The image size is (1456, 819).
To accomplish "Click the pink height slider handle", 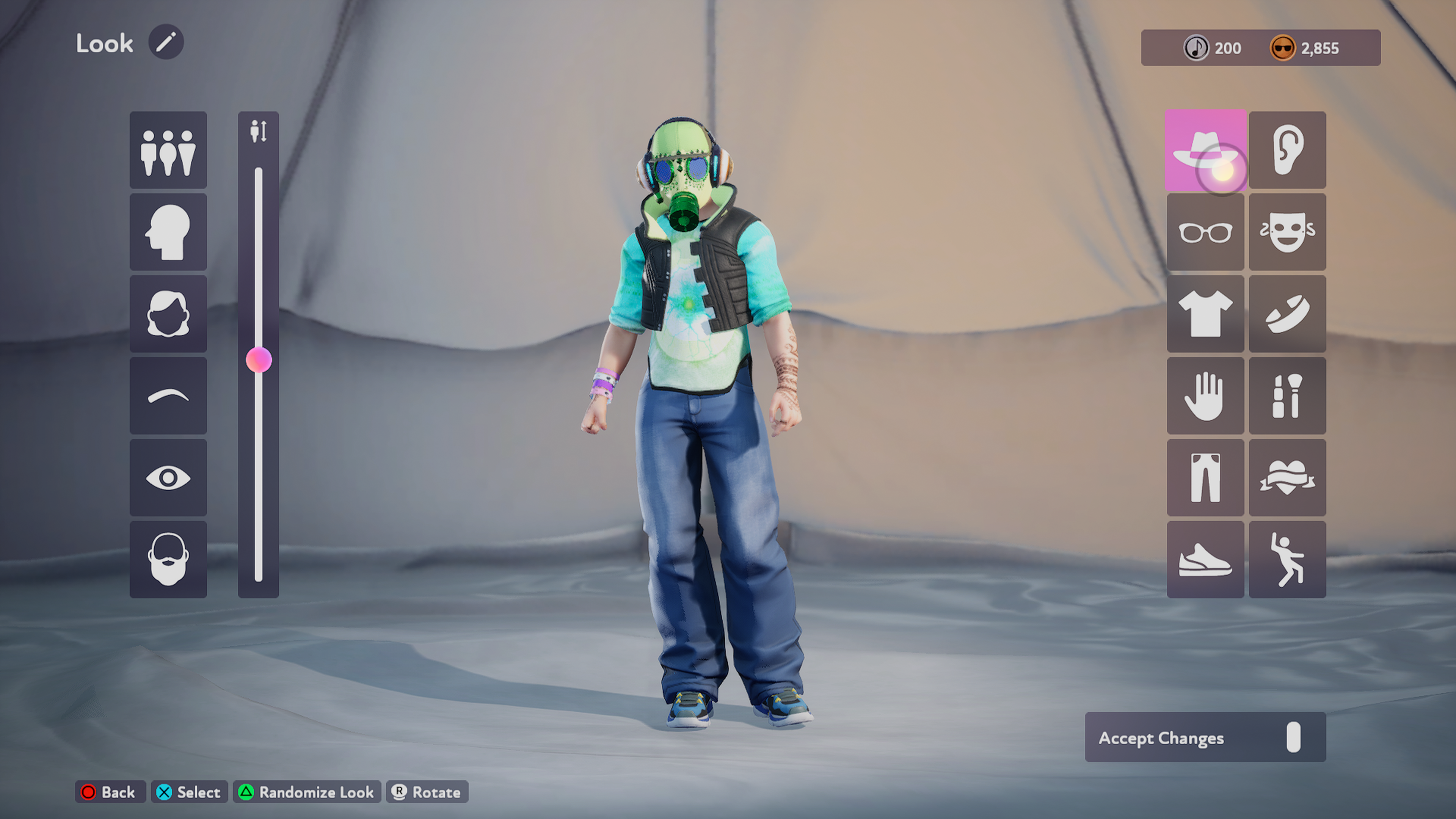I will coord(259,360).
